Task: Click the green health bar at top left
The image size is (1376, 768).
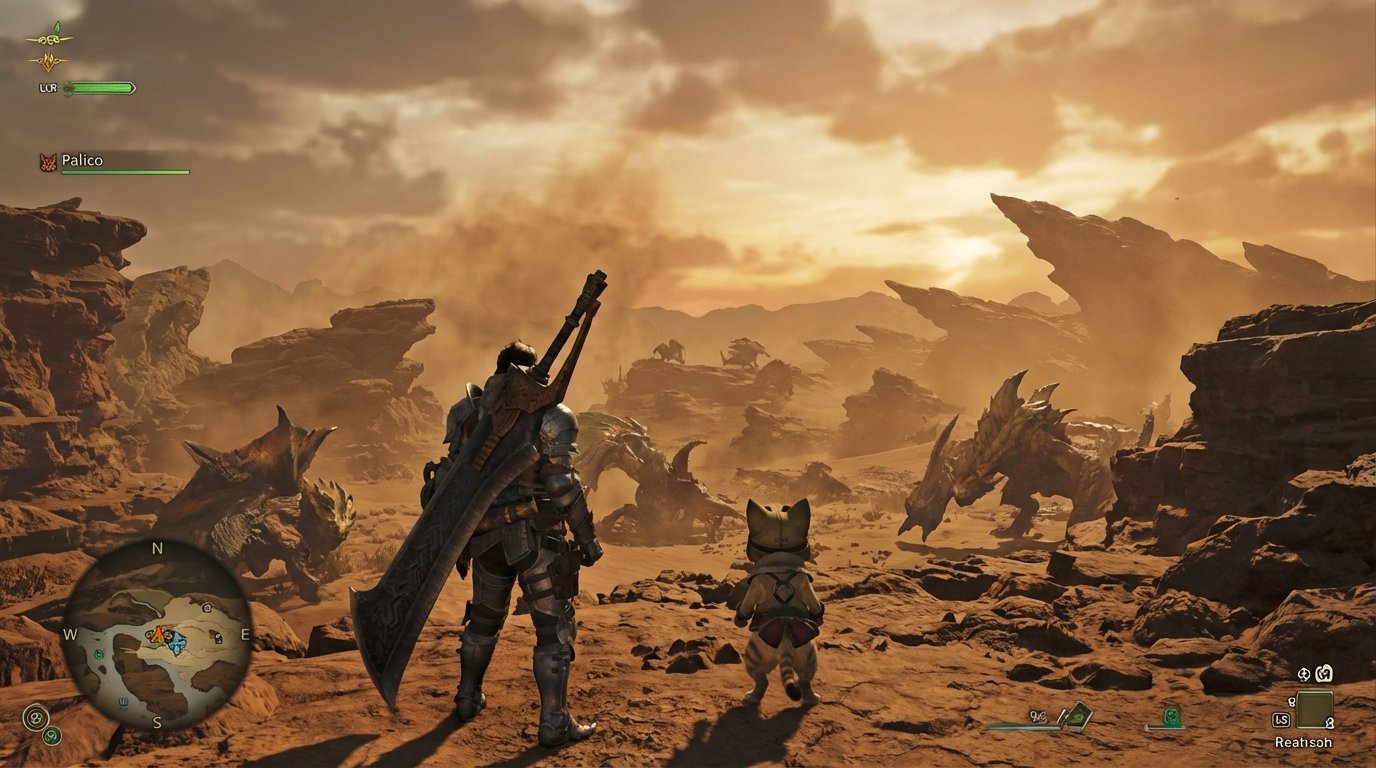Action: click(x=99, y=88)
